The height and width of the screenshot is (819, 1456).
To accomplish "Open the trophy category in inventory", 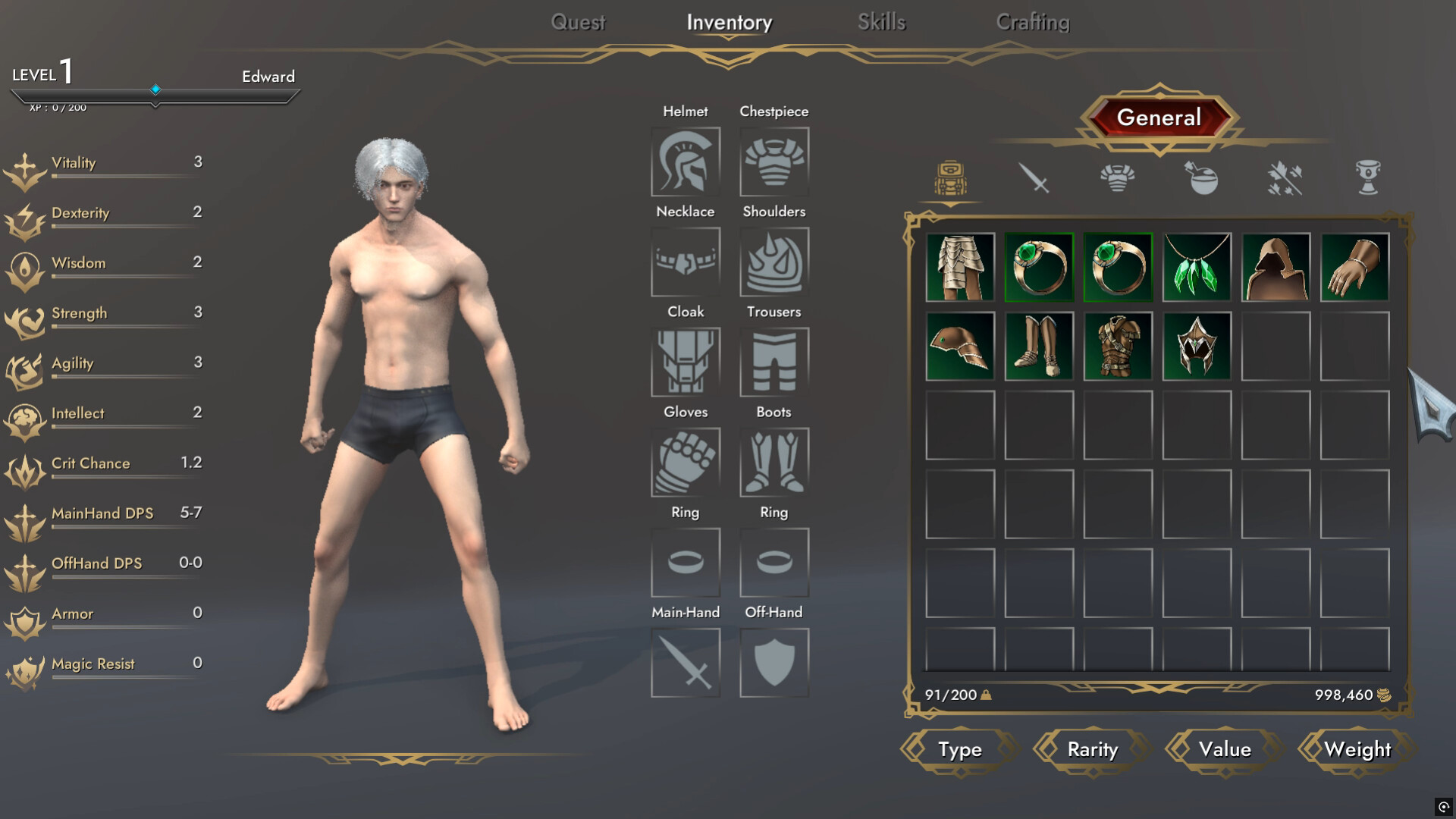I will 1367,177.
